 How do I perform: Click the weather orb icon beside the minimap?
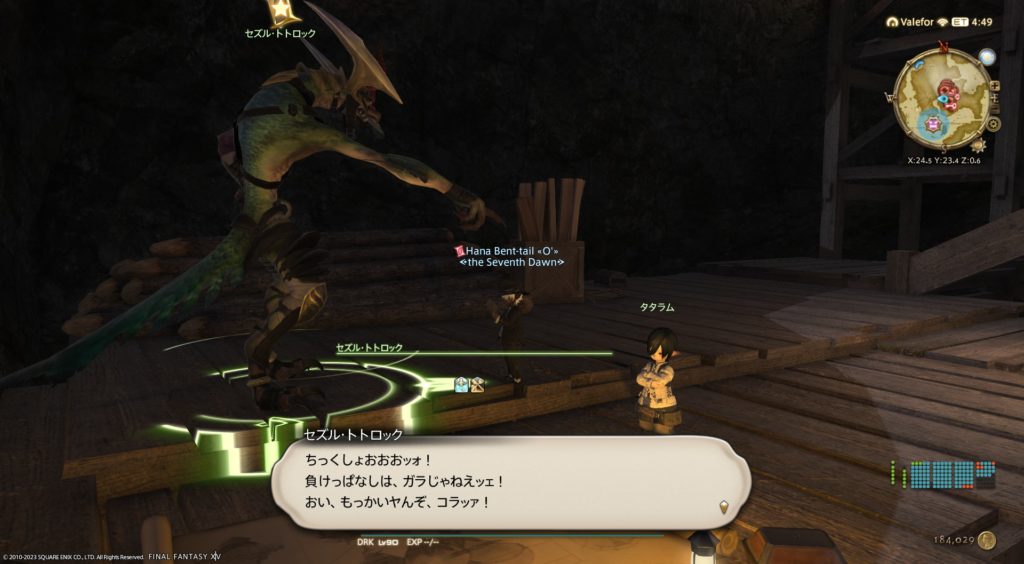tap(987, 57)
